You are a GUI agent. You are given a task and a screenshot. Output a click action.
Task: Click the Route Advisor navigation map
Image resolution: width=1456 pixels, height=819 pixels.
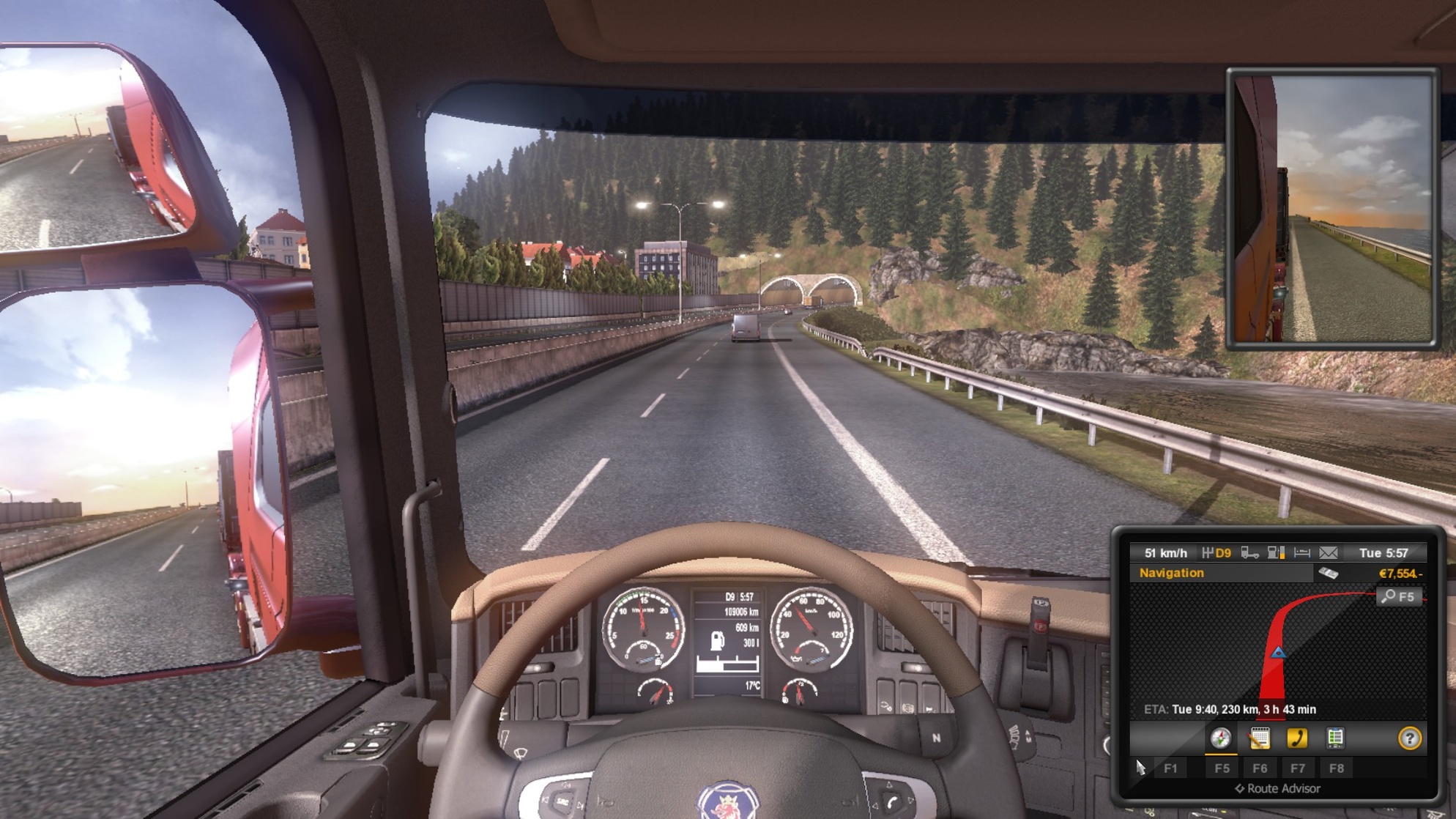pos(1277,648)
